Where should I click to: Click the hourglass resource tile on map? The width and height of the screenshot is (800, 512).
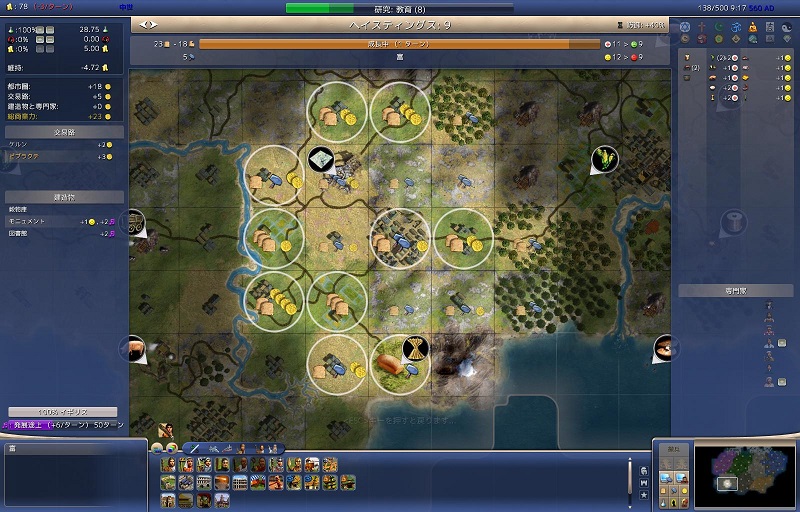click(412, 348)
